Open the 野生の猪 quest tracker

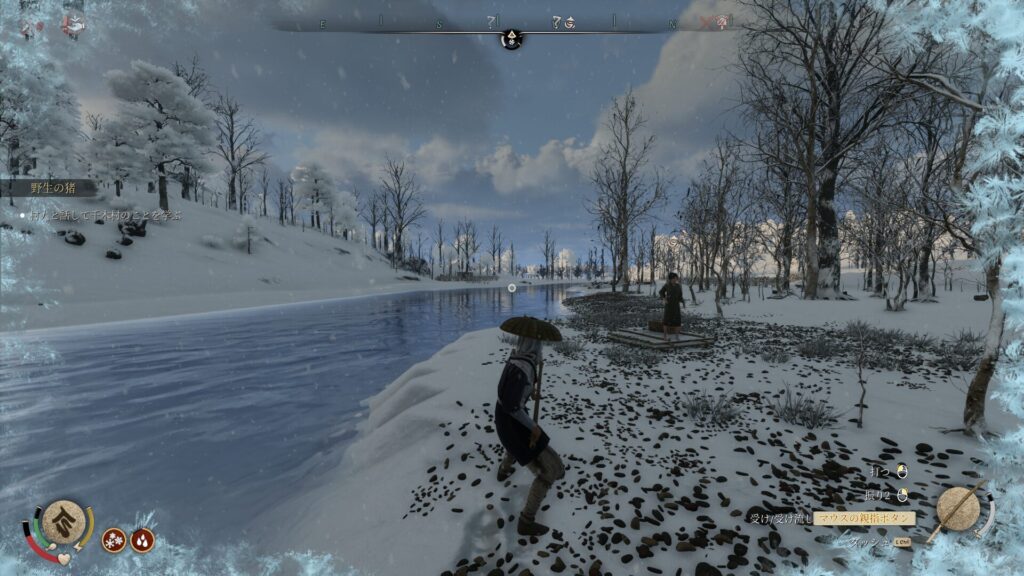point(49,187)
